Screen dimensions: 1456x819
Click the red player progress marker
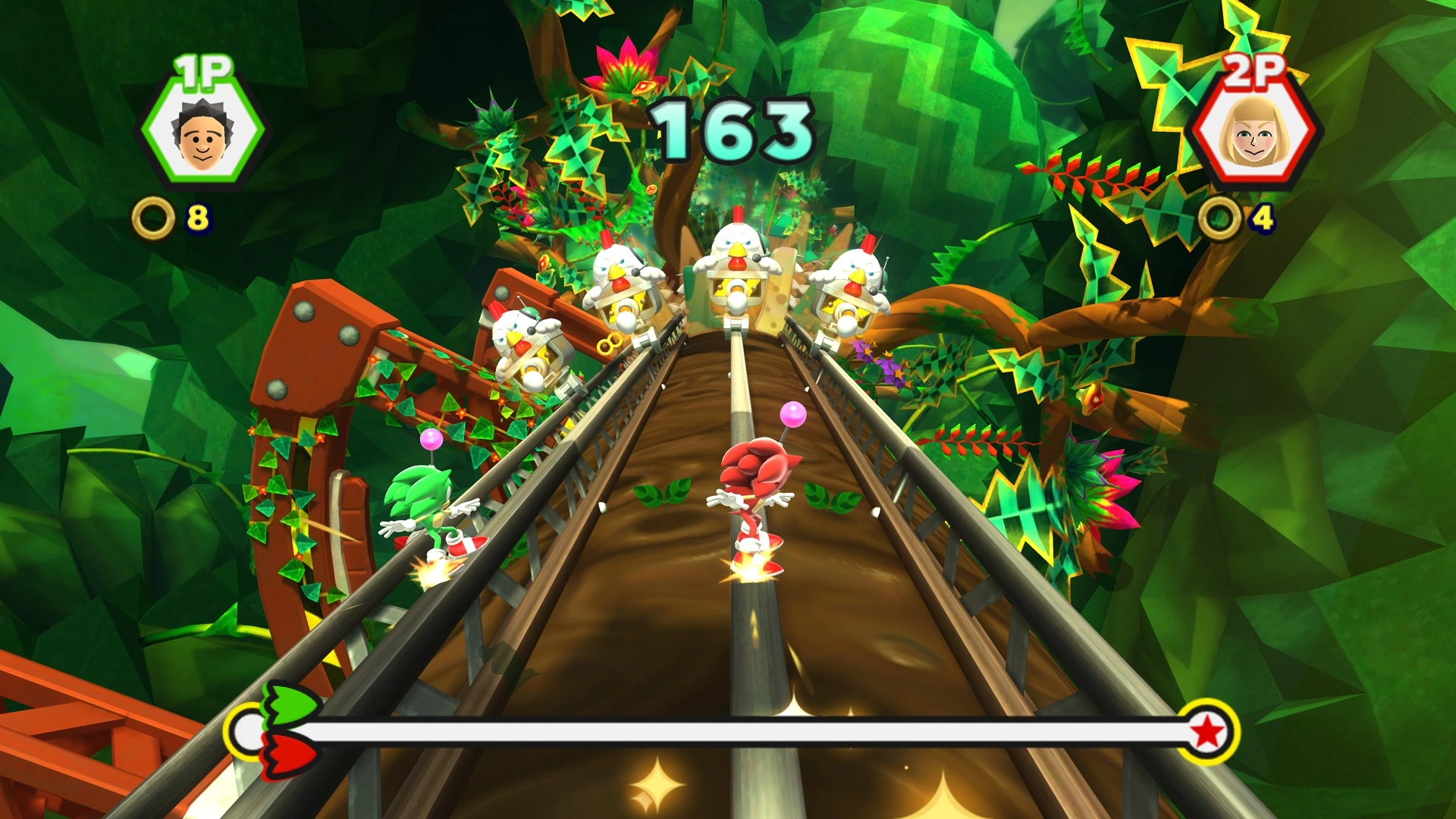pyautogui.click(x=290, y=755)
